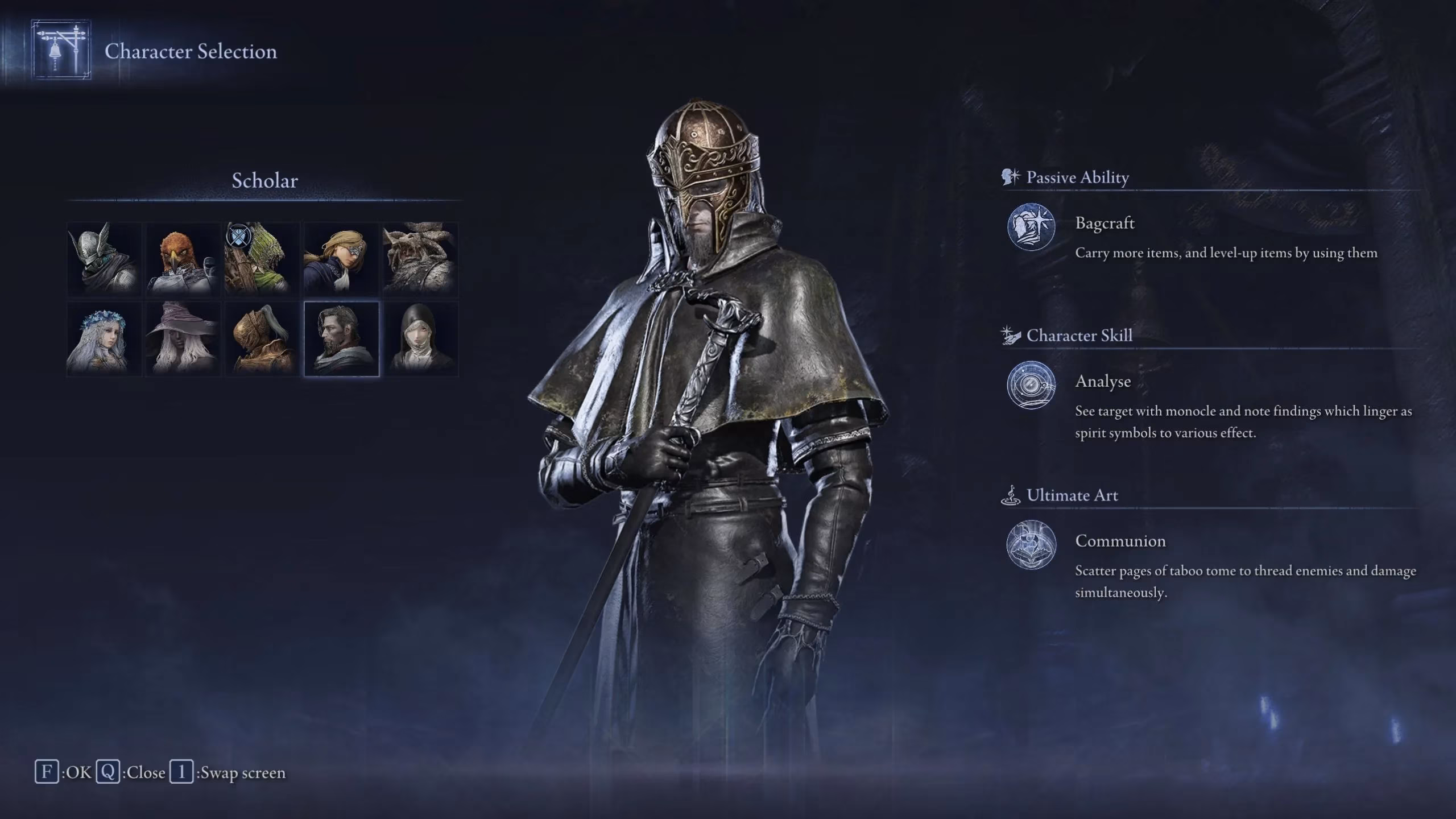Click the Passive Ability section header icon
The image size is (1456, 819).
click(1010, 177)
